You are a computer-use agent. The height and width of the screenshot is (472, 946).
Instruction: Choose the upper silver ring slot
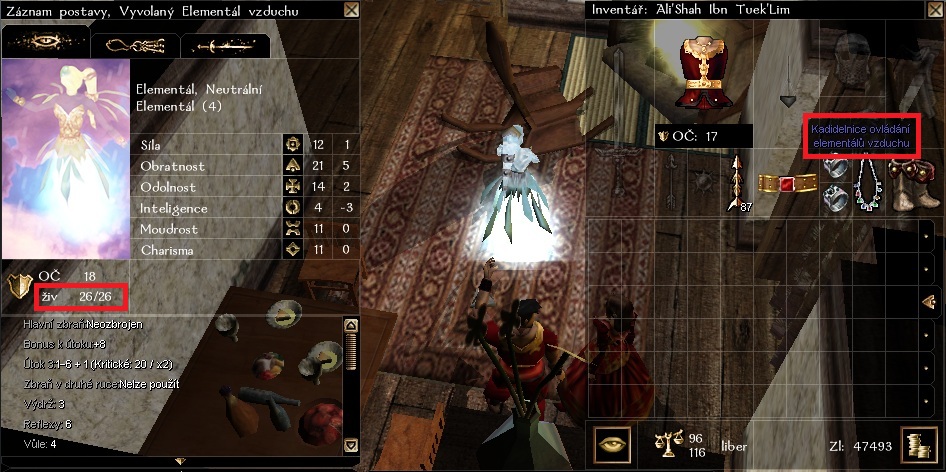(x=835, y=169)
